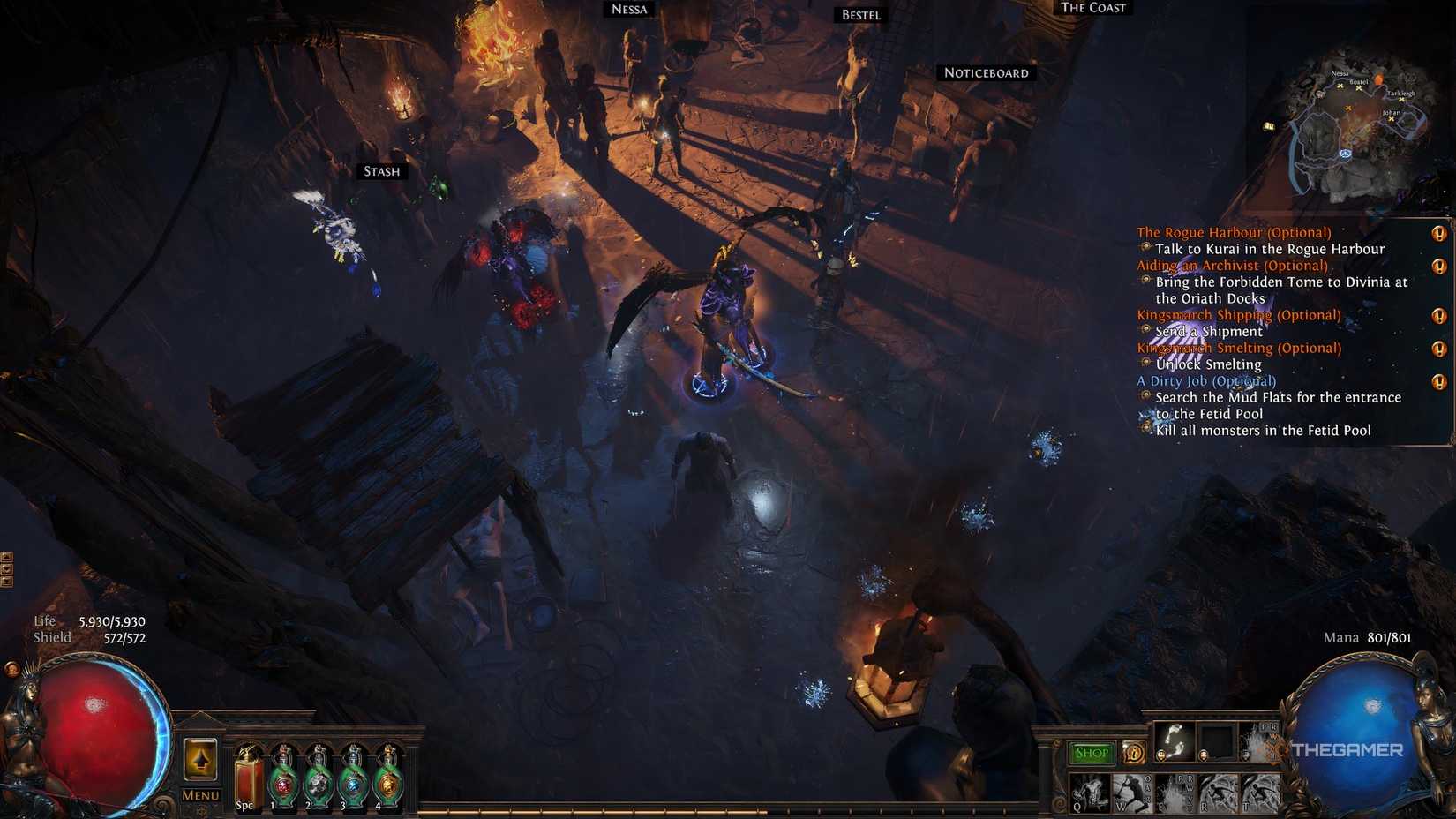Toggle the Kingsmarch Shipping quest exclamation icon
1456x819 pixels.
[1438, 316]
